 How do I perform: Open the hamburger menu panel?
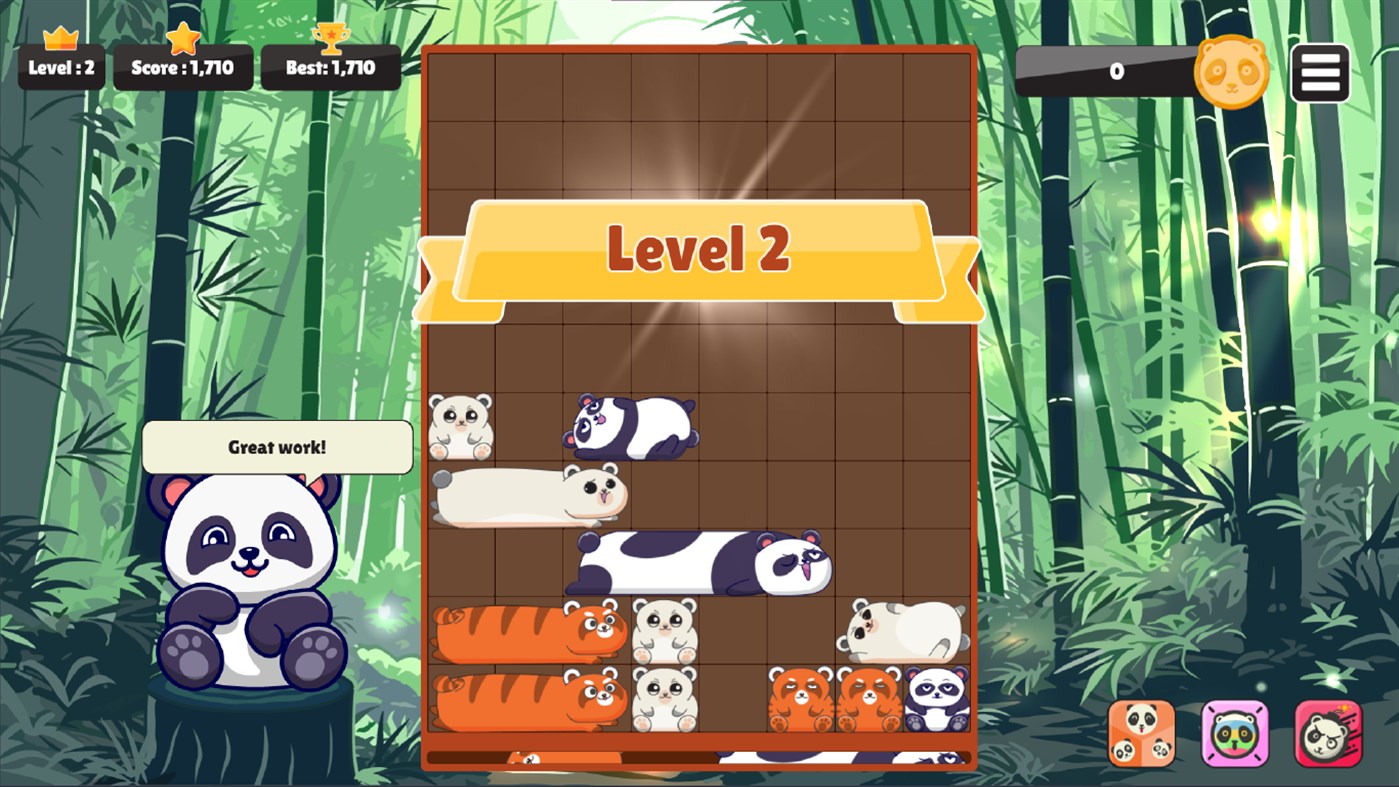1320,71
